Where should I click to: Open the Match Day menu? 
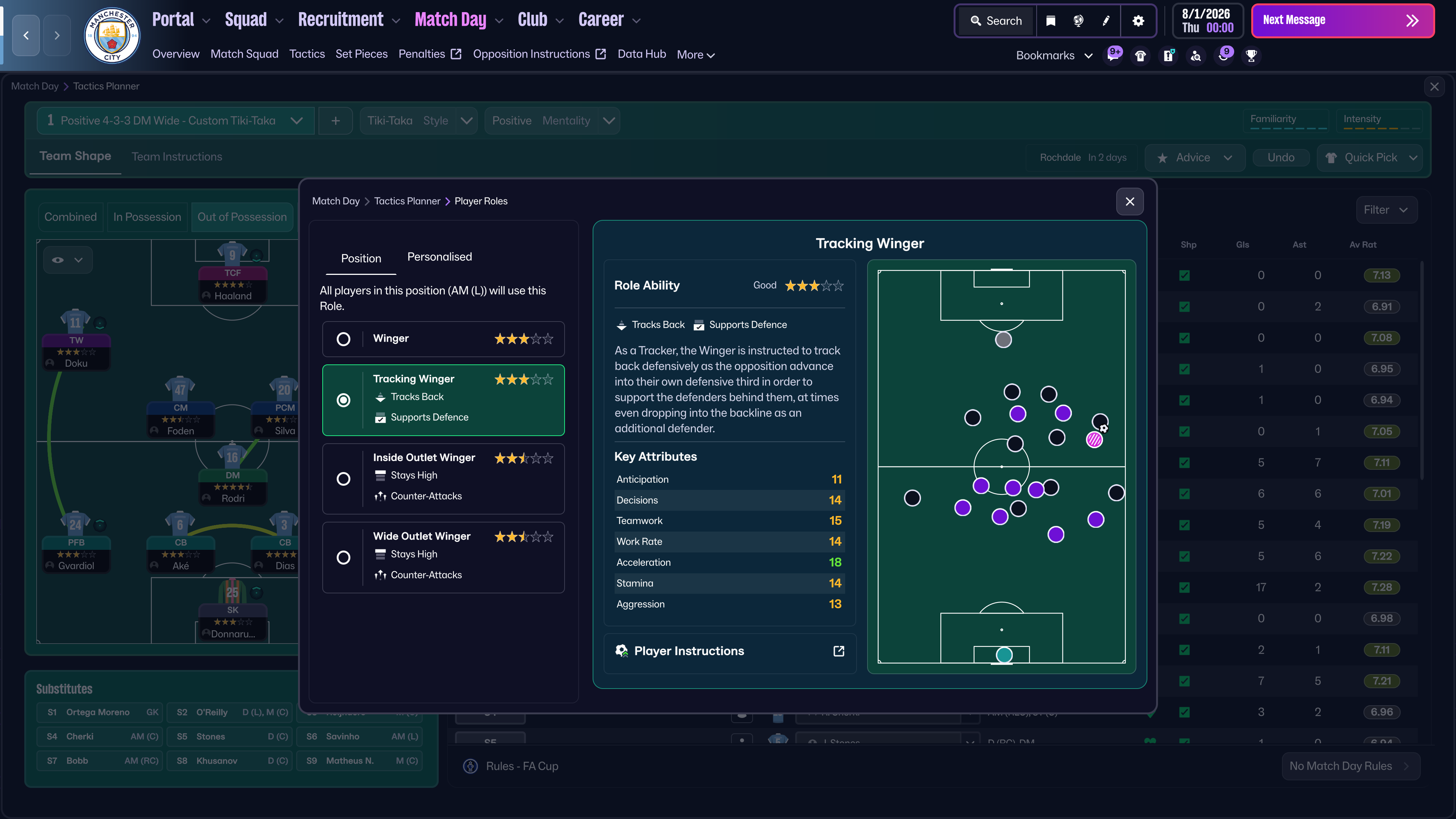(450, 19)
